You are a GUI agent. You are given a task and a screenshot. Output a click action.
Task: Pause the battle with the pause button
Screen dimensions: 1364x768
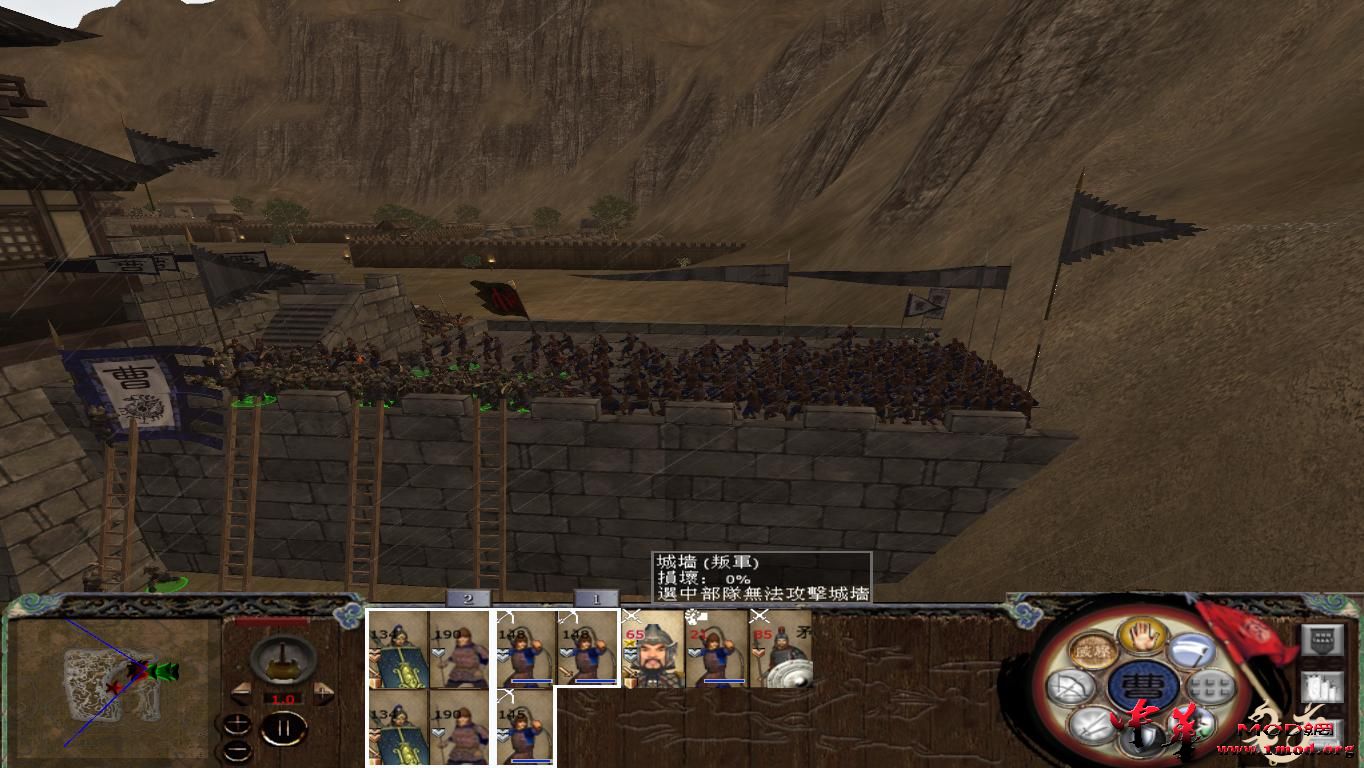285,727
